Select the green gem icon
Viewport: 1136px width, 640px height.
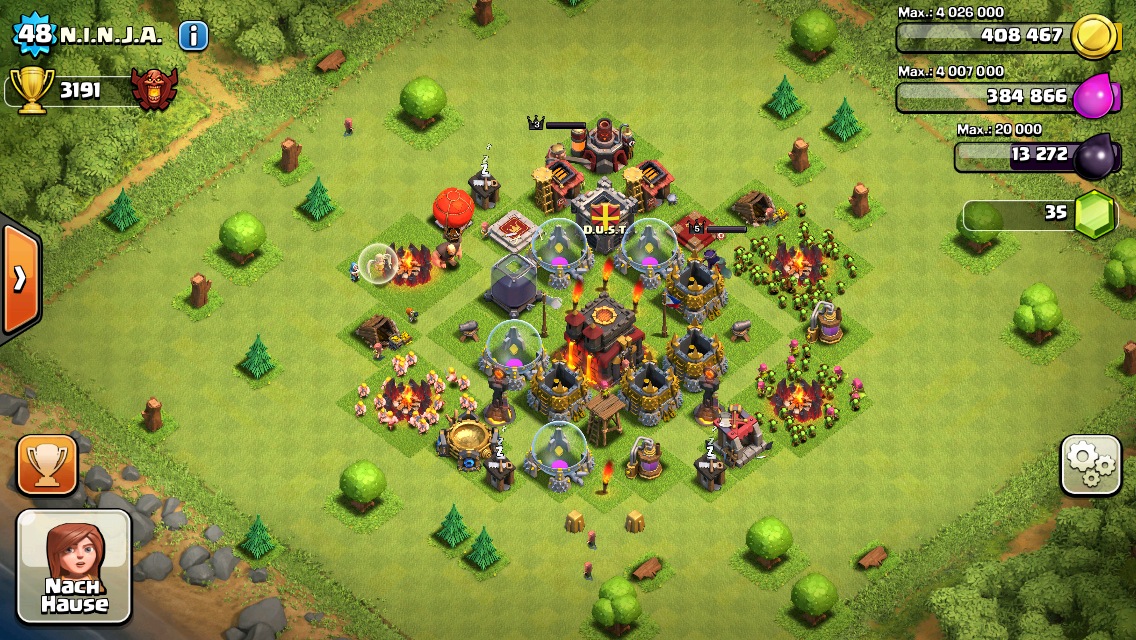point(1096,213)
